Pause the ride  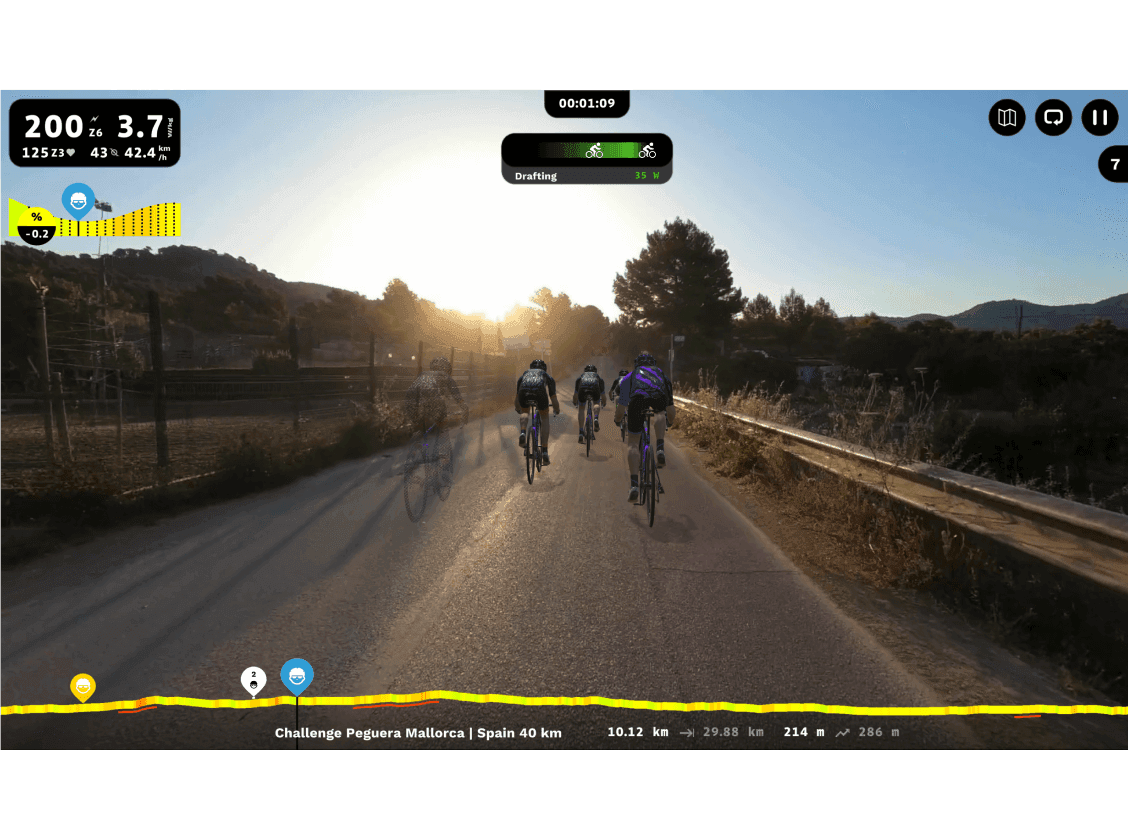tap(1099, 118)
